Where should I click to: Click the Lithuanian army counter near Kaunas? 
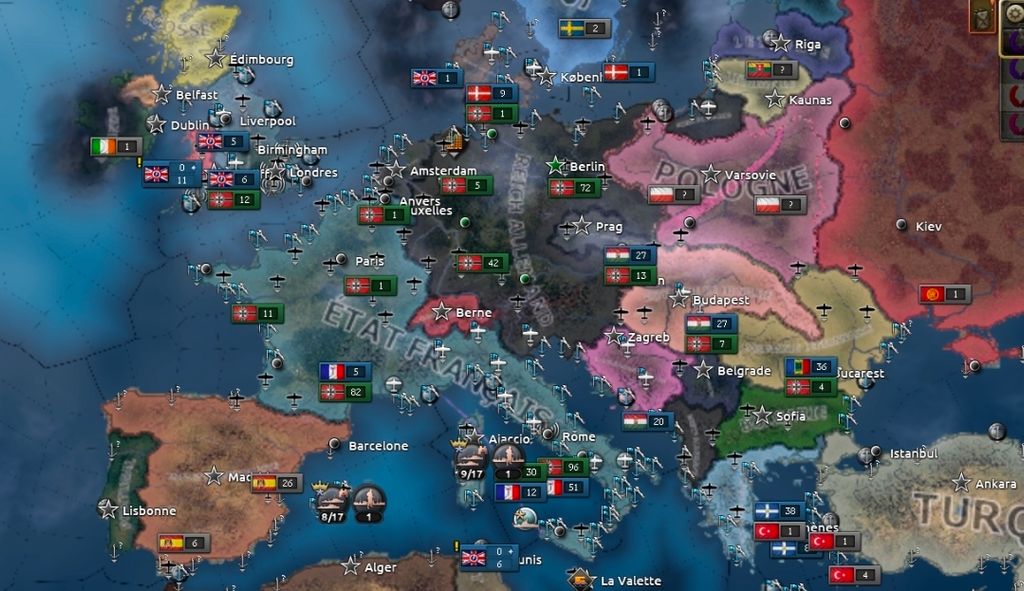click(x=772, y=70)
